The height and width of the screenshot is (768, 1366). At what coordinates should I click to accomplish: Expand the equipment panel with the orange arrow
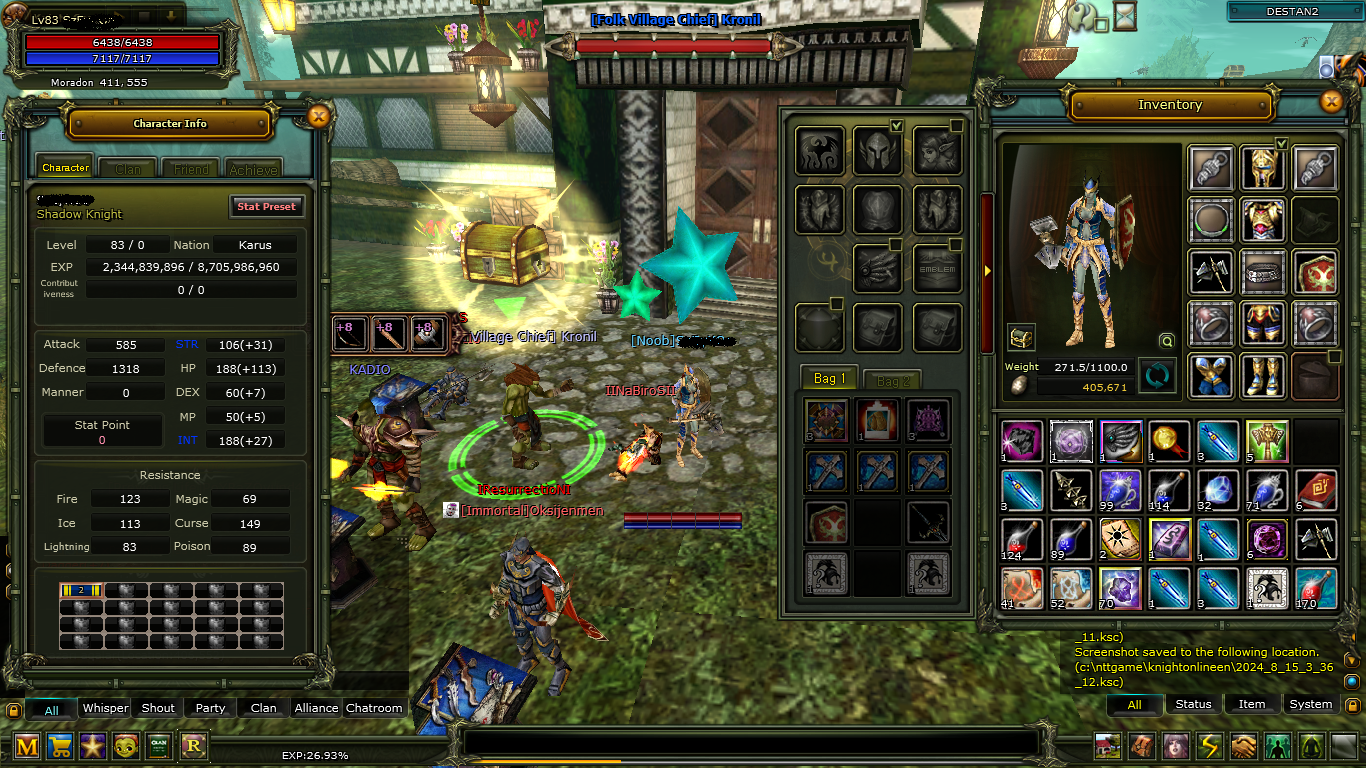point(986,272)
